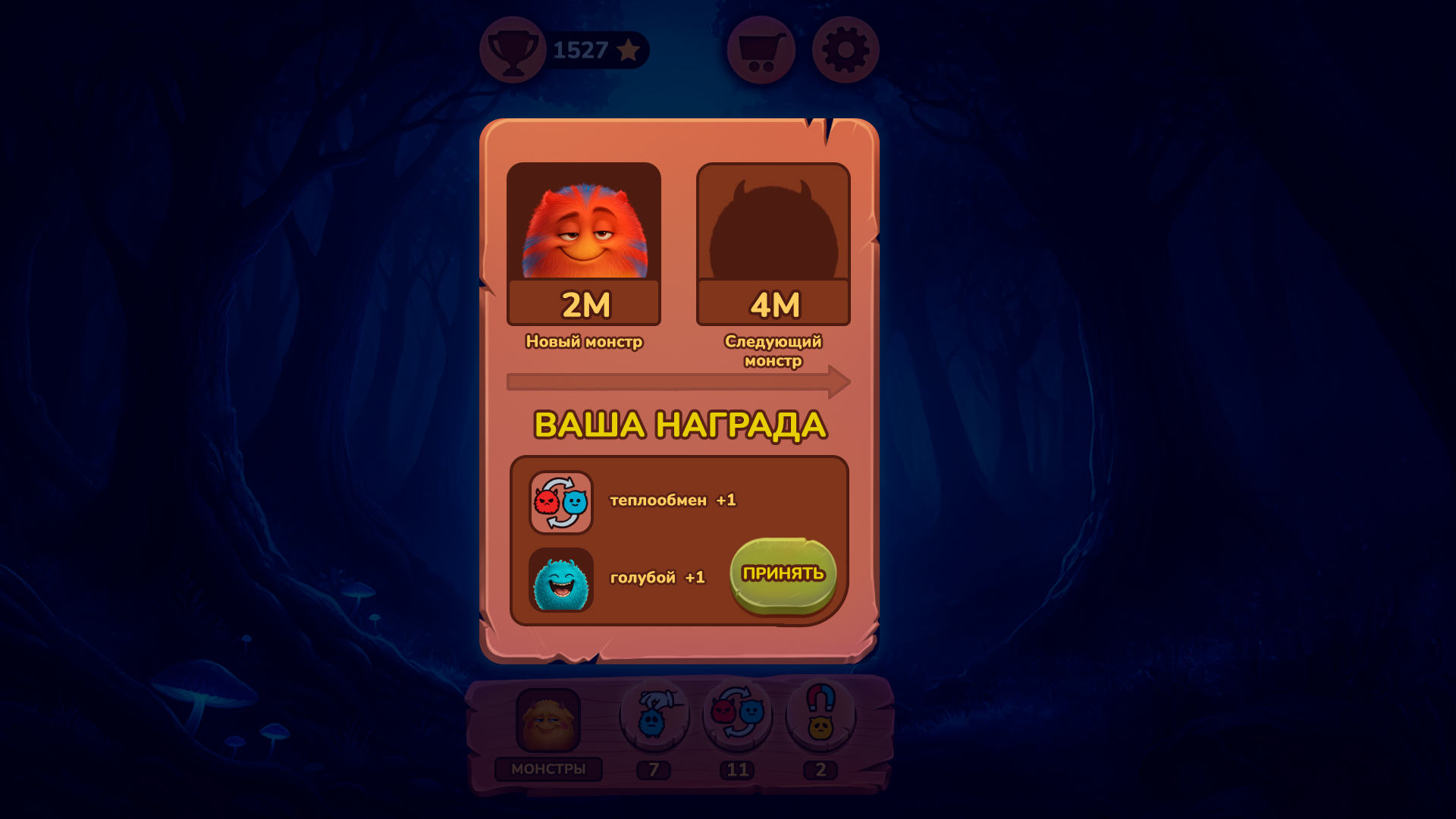Click the ВАША НАГРАДА heading
The width and height of the screenshot is (1456, 819).
(680, 425)
